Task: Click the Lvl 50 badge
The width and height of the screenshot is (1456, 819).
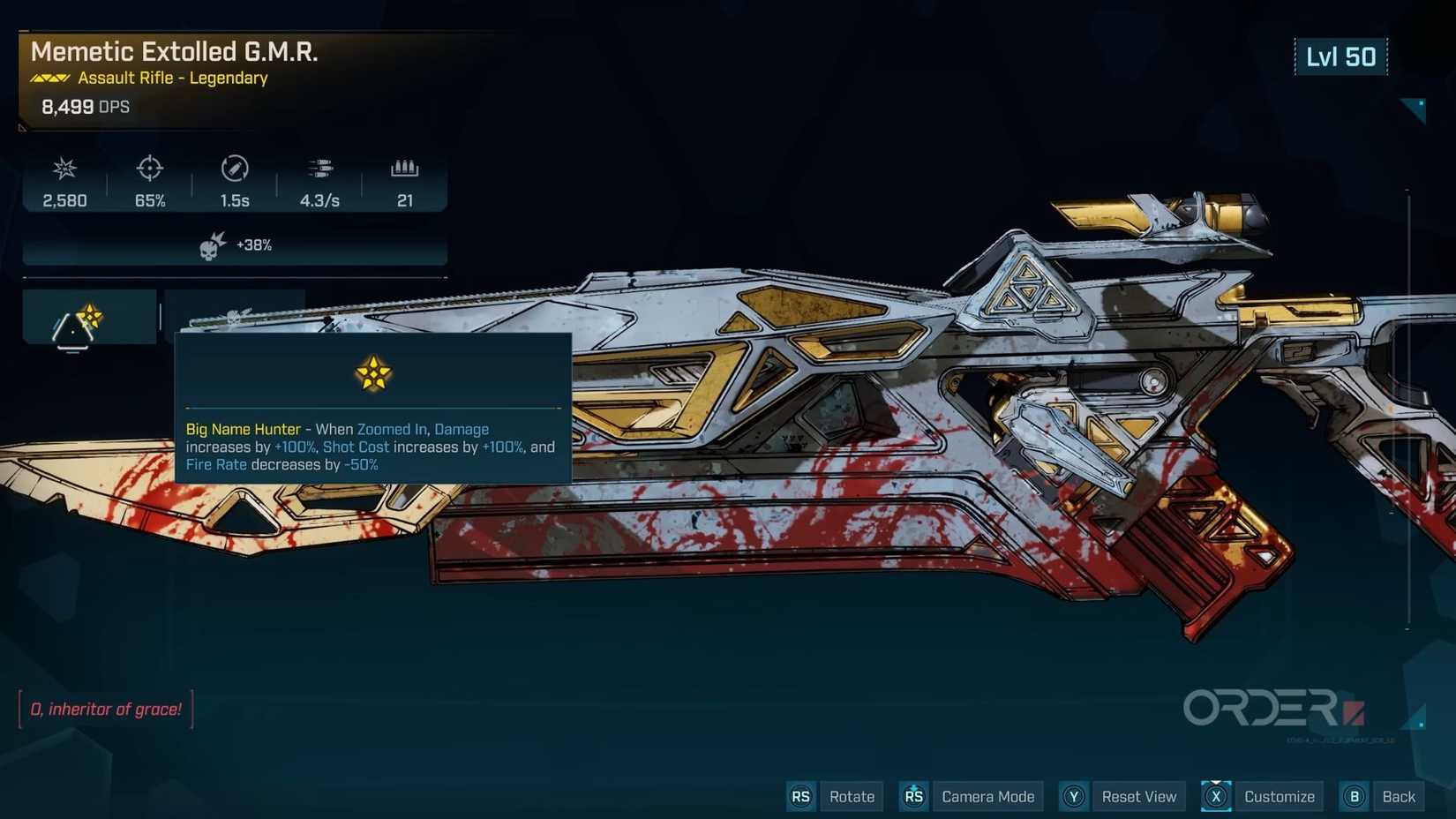Action: click(x=1340, y=56)
